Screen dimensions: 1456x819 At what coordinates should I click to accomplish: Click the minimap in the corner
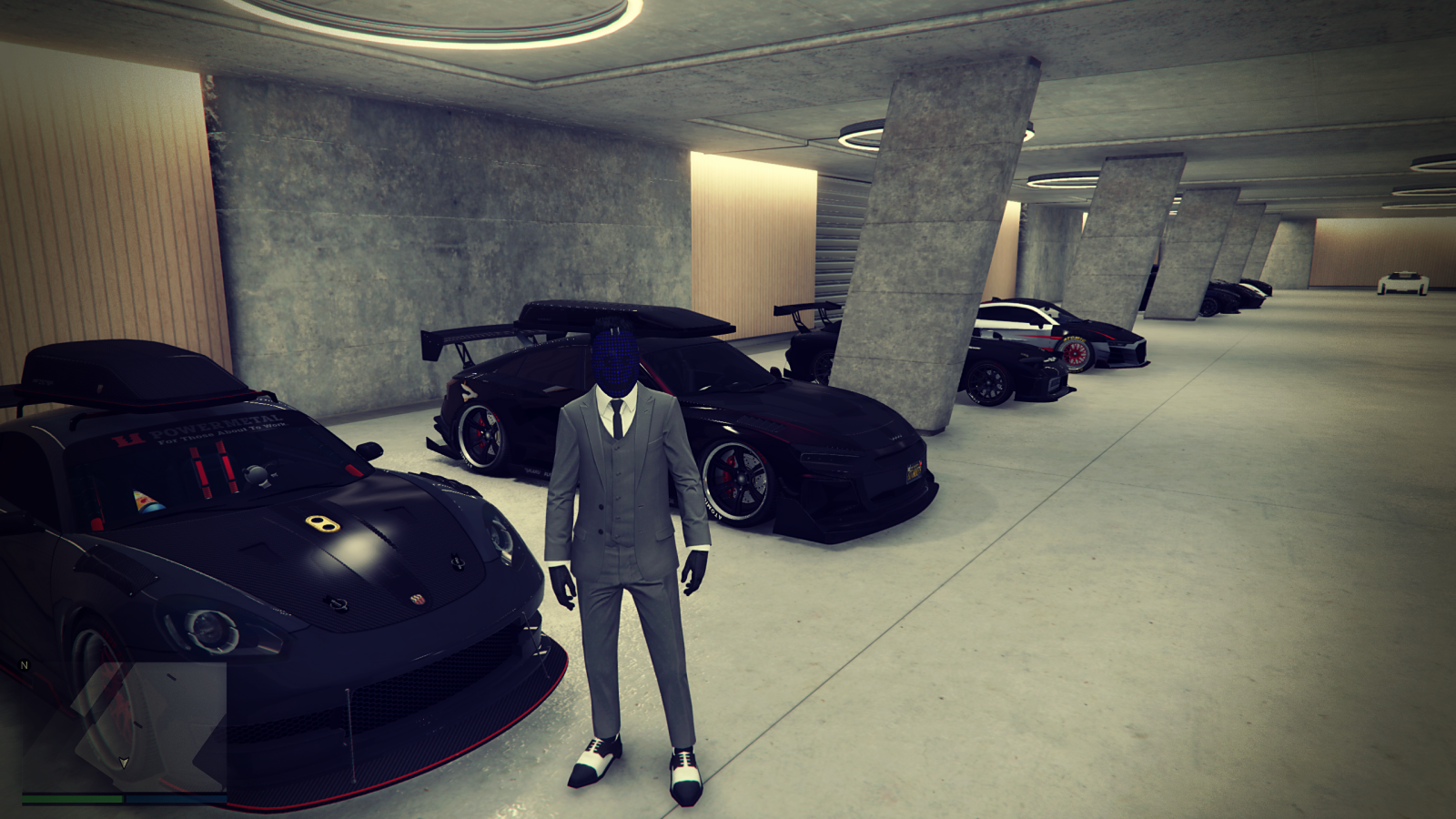pyautogui.click(x=125, y=725)
